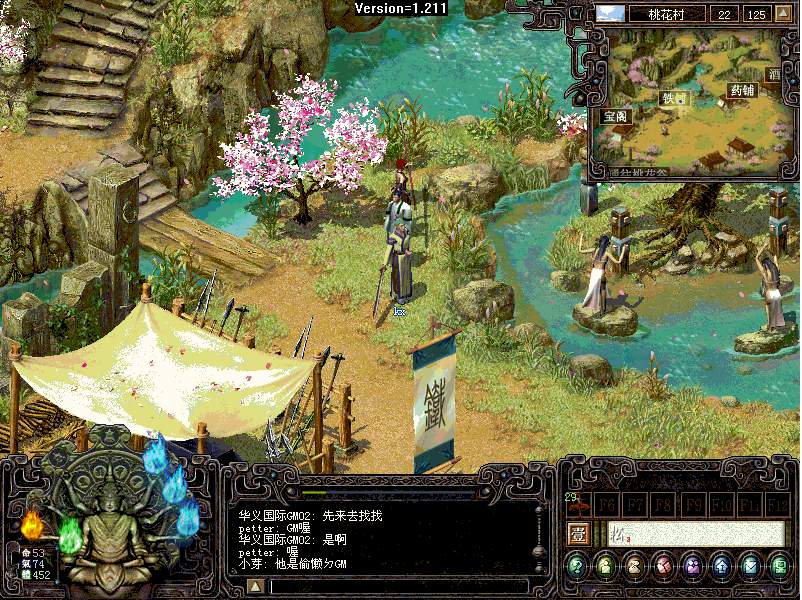The width and height of the screenshot is (802, 600).
Task: Click the sky weather thumbnail above minimap
Action: coord(610,14)
